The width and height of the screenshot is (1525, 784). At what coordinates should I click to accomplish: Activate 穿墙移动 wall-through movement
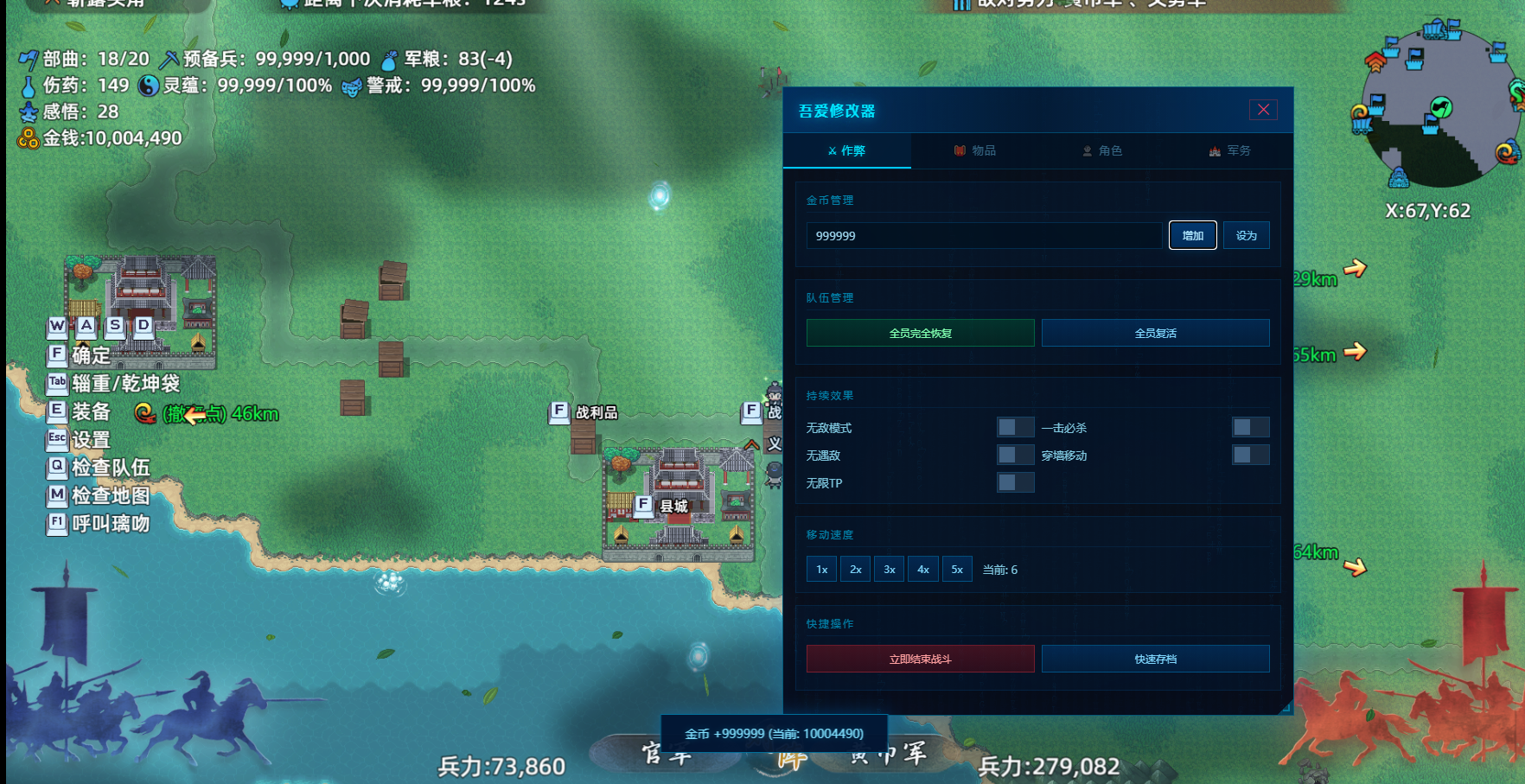[x=1251, y=455]
